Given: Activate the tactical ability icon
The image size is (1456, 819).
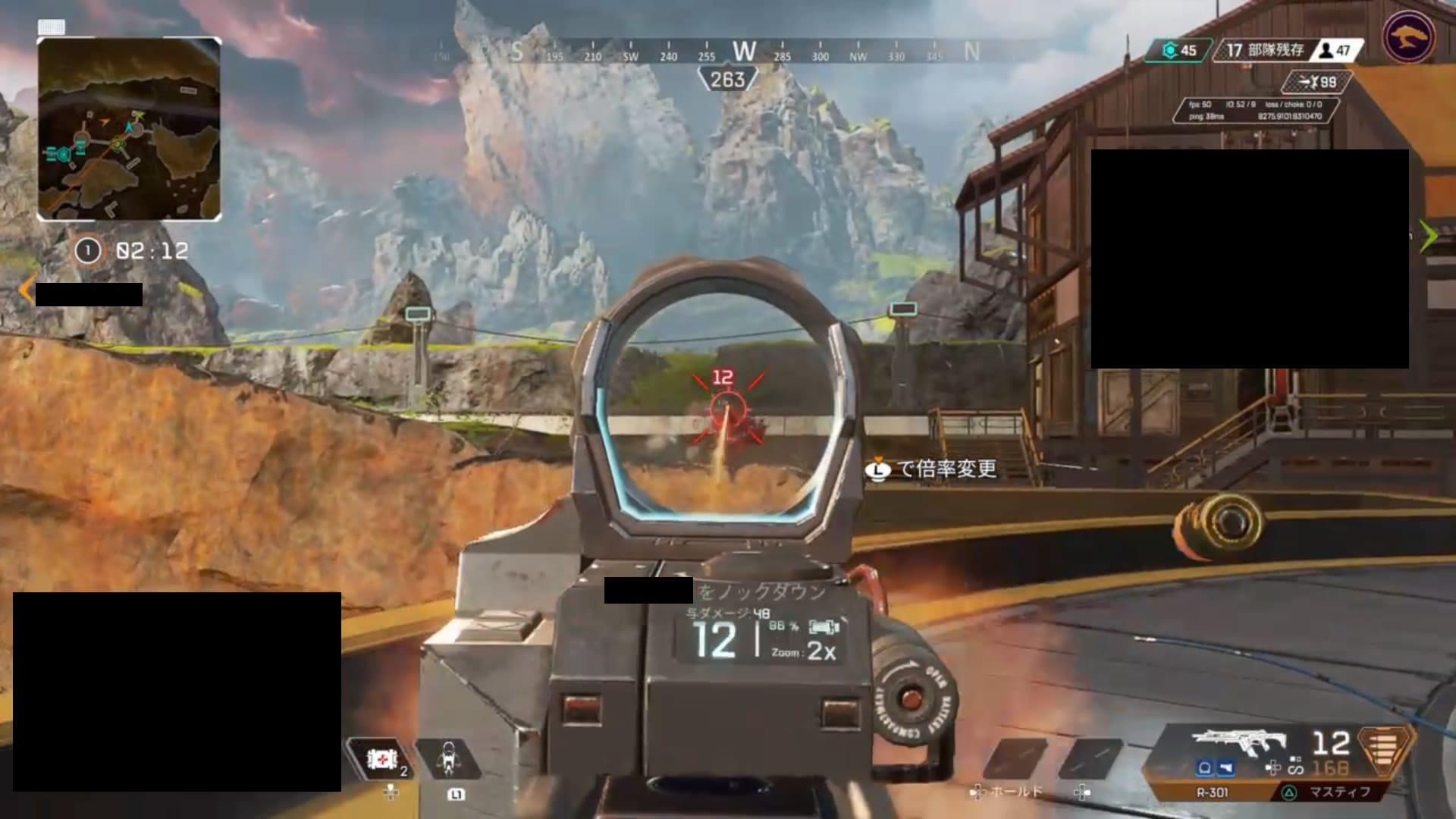Looking at the screenshot, I should coord(449,758).
